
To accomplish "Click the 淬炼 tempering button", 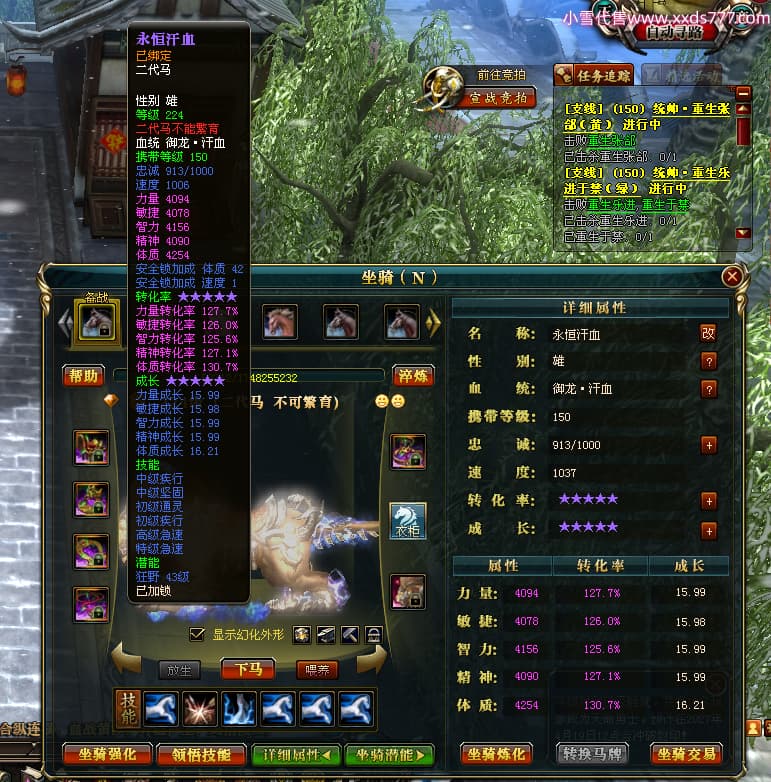I will coord(411,376).
